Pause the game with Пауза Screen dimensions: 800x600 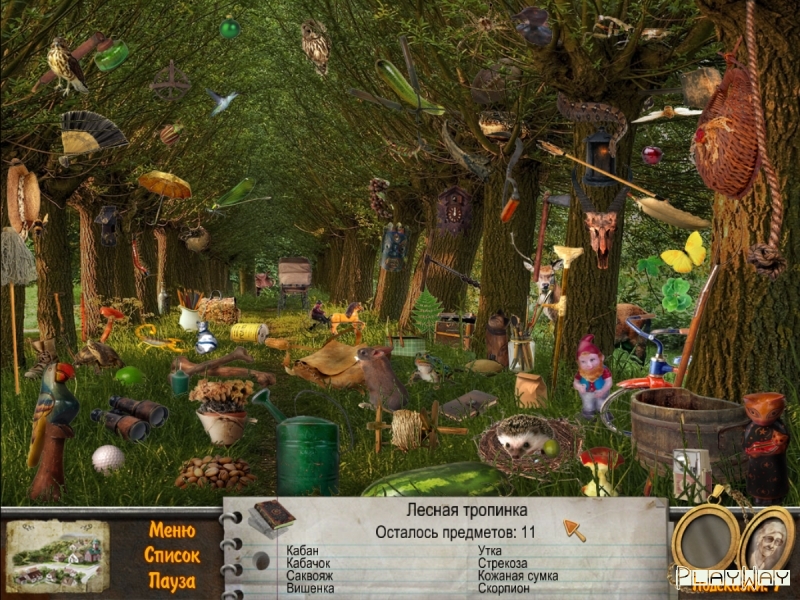[172, 580]
